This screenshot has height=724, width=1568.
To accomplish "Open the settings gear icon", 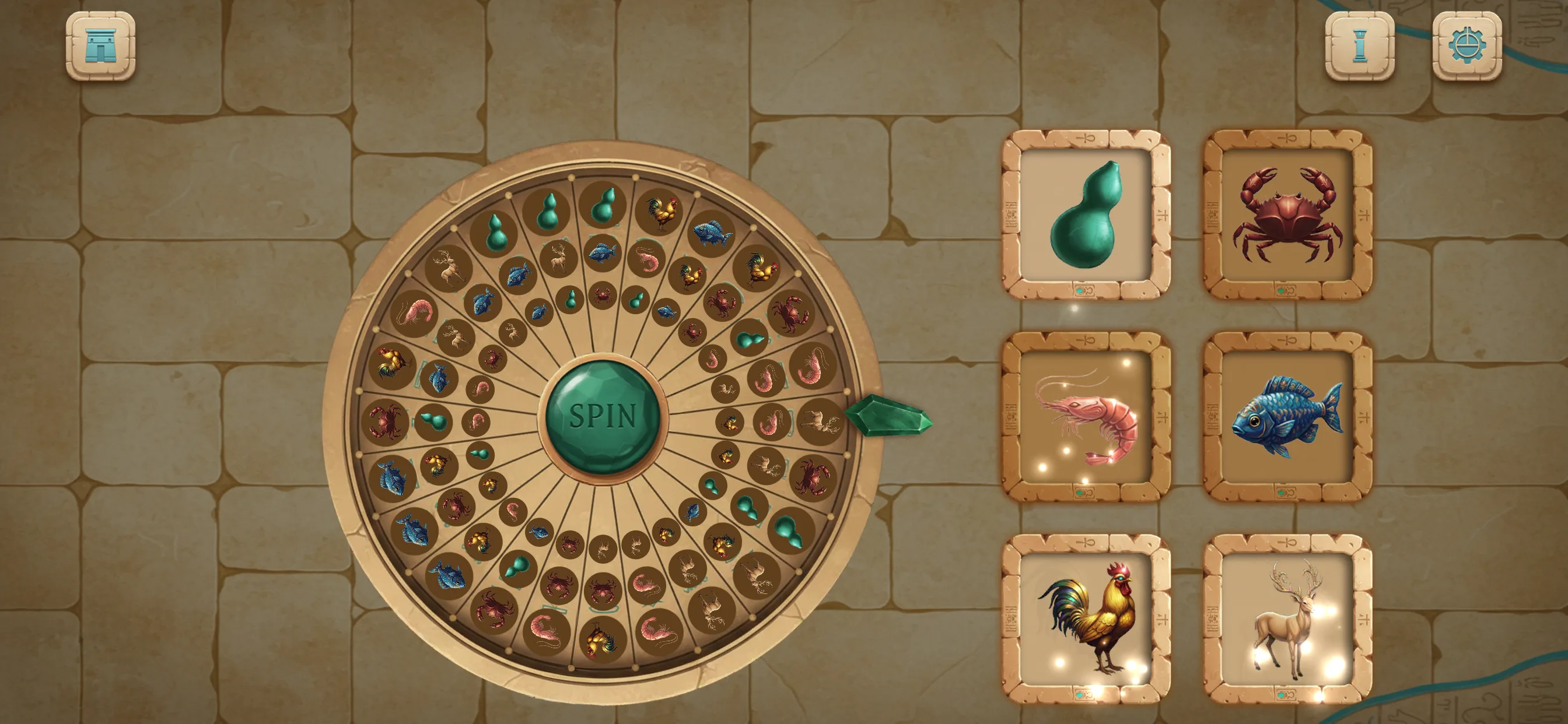I will point(1467,45).
